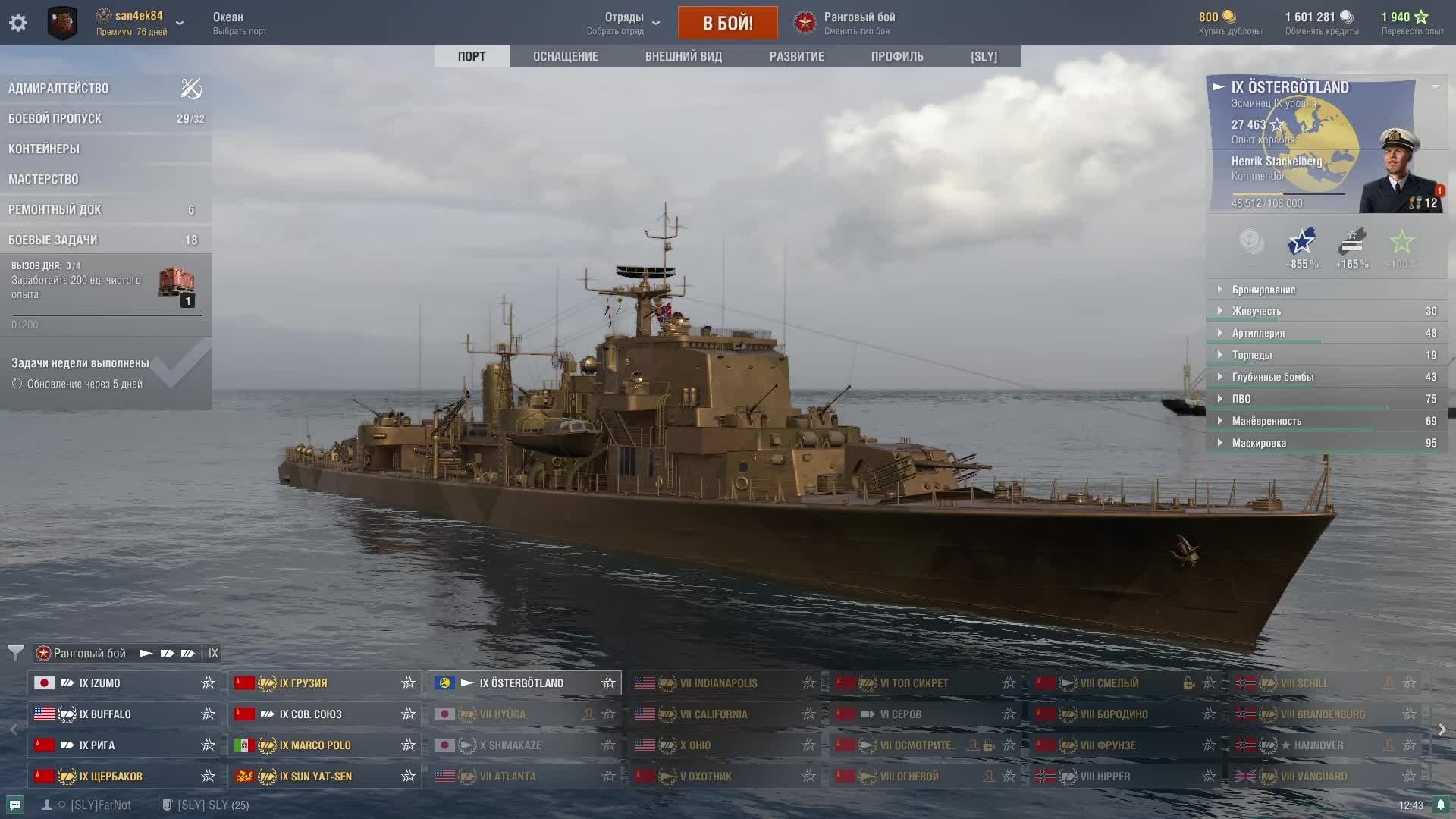The width and height of the screenshot is (1456, 819).
Task: Open the БОЕВОЙ ПРОПУСК section
Action: coord(55,118)
